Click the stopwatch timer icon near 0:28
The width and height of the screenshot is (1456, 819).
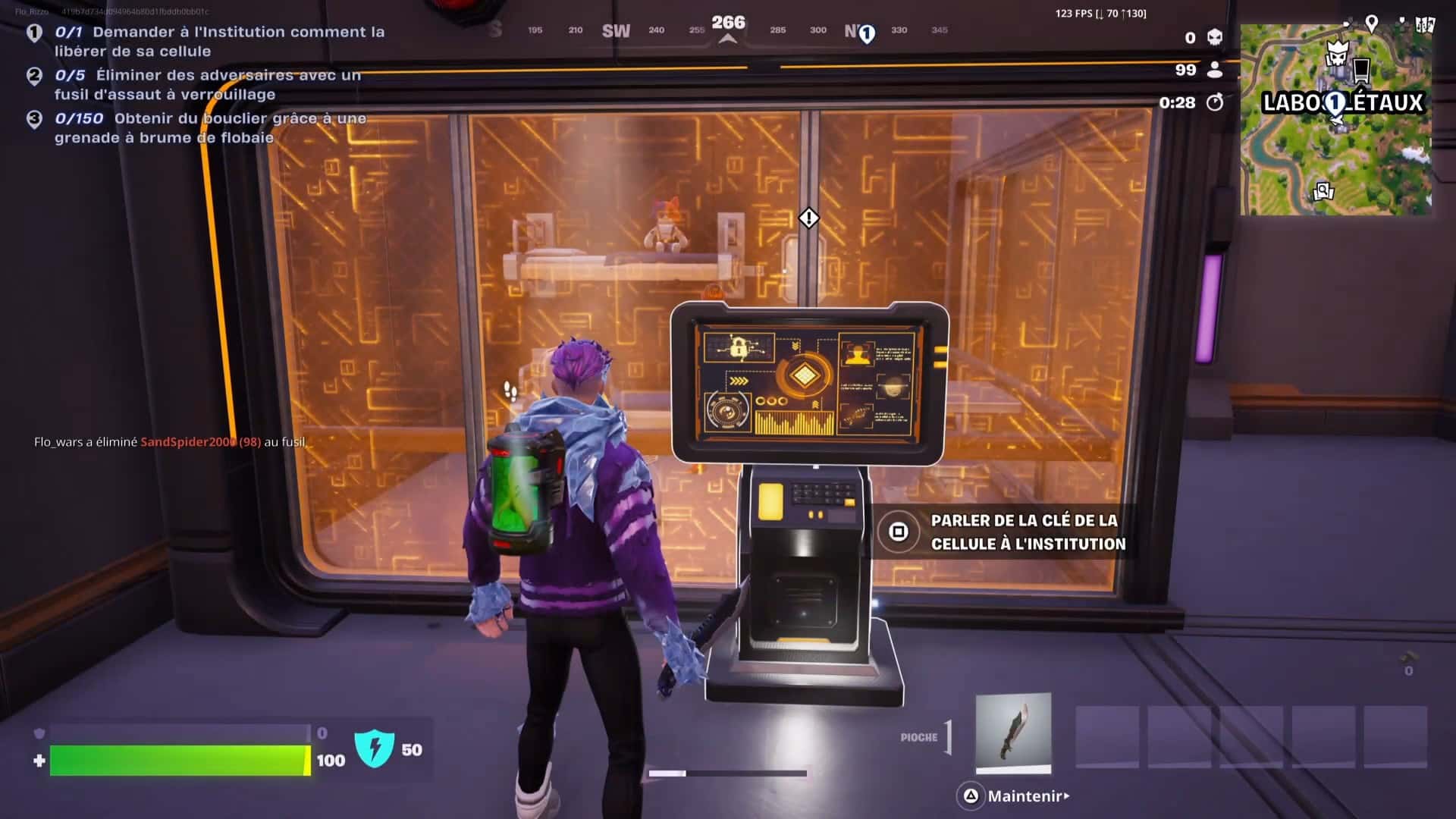1216,103
